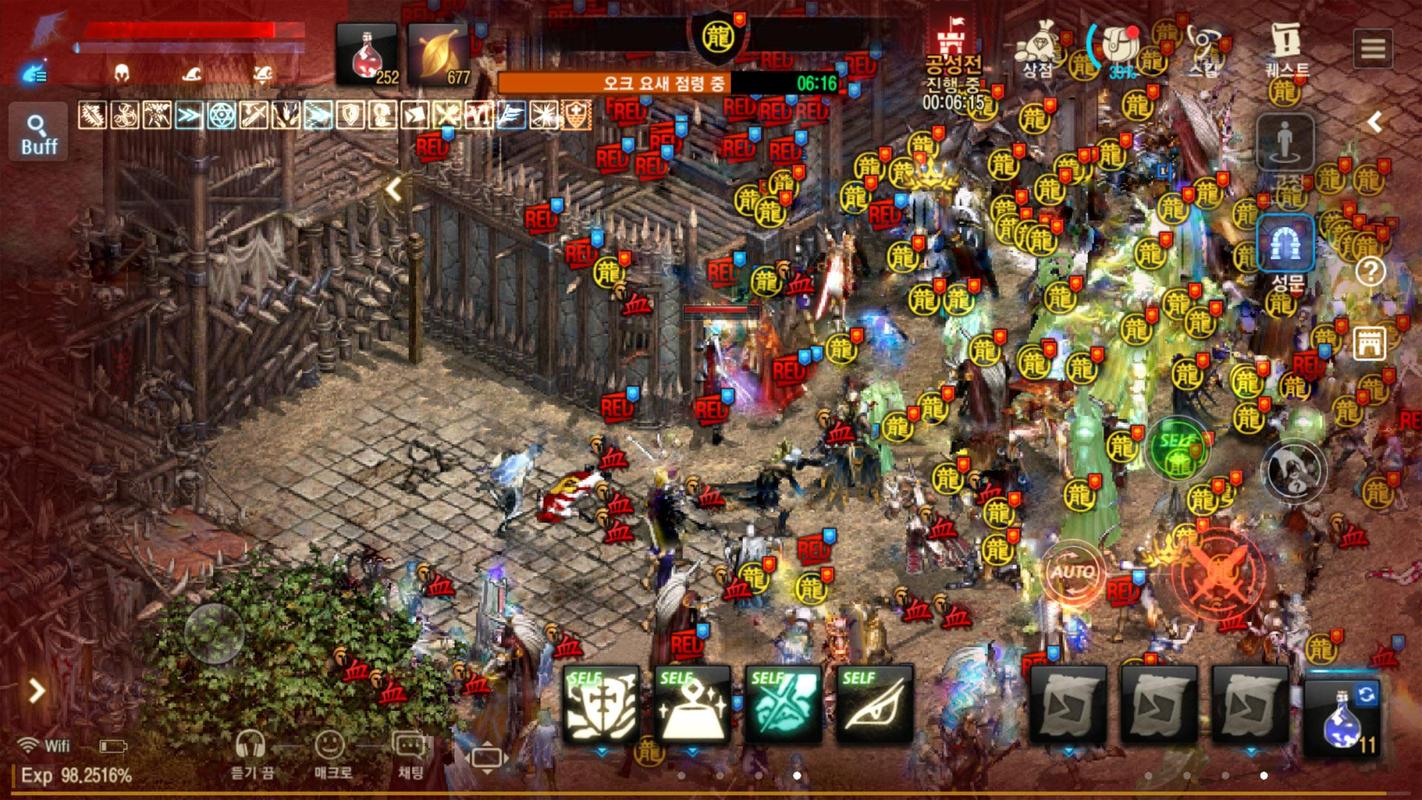This screenshot has width=1422, height=800.
Task: Open the 퀘스트 quest log
Action: [1285, 50]
